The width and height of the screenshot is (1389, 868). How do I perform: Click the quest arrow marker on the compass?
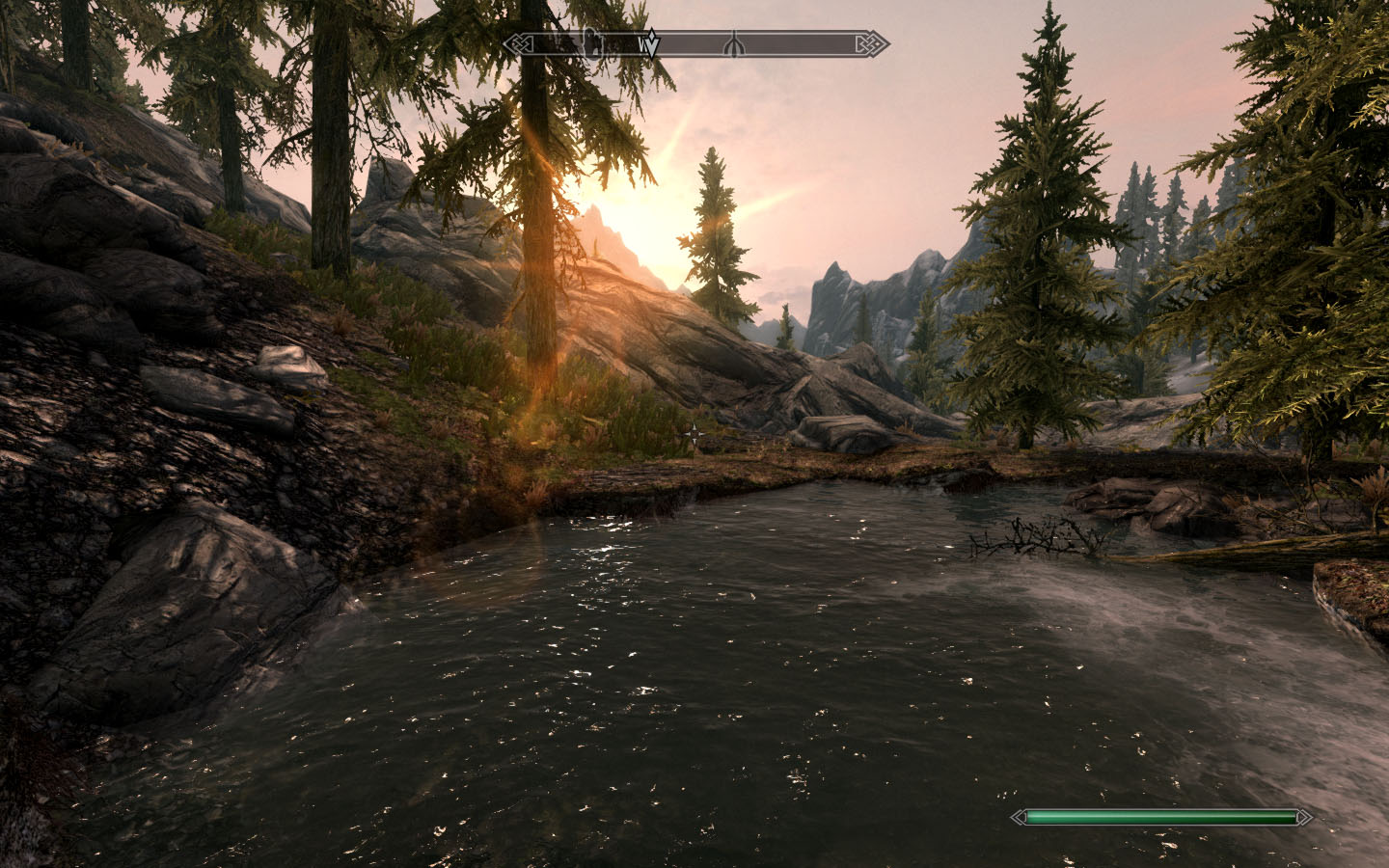coord(651,45)
